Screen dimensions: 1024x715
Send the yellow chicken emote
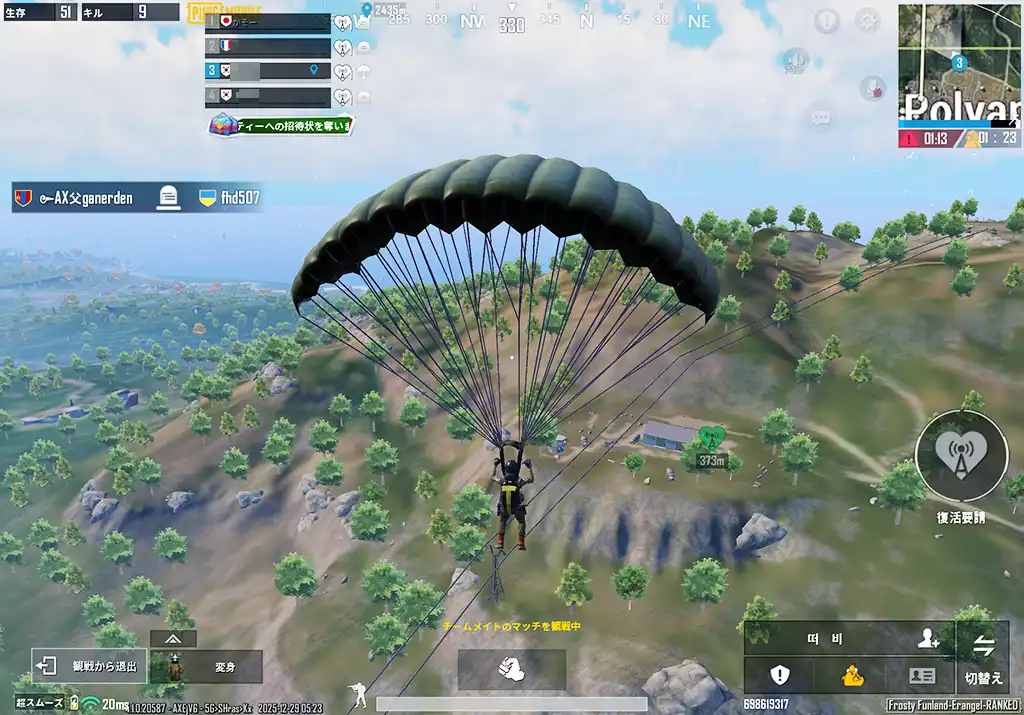pos(851,675)
